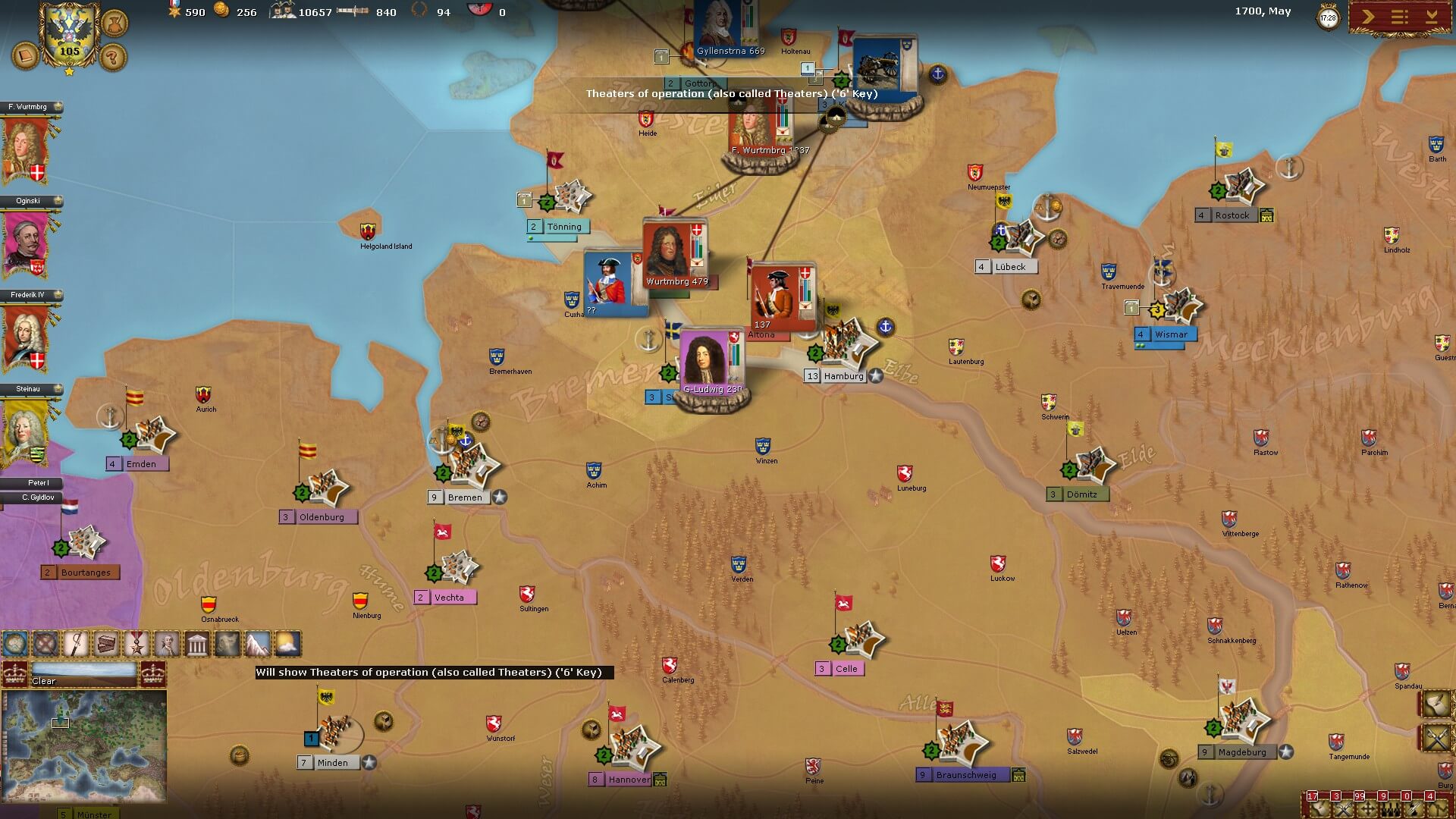Open the powder pouch icon beside crest
Screen dimensions: 1456x819
115,23
